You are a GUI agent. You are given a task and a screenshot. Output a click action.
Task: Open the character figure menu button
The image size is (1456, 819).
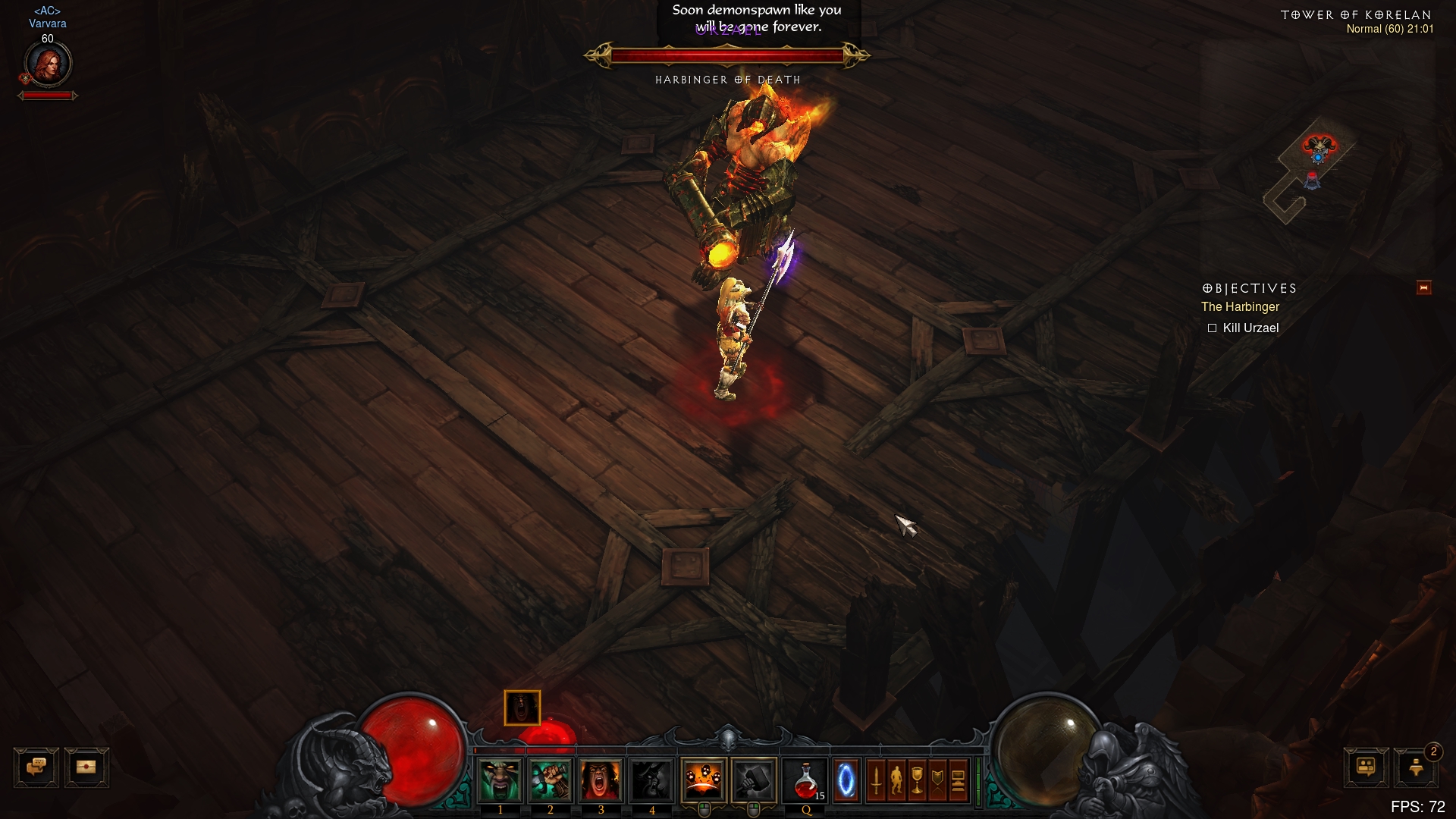[x=897, y=780]
